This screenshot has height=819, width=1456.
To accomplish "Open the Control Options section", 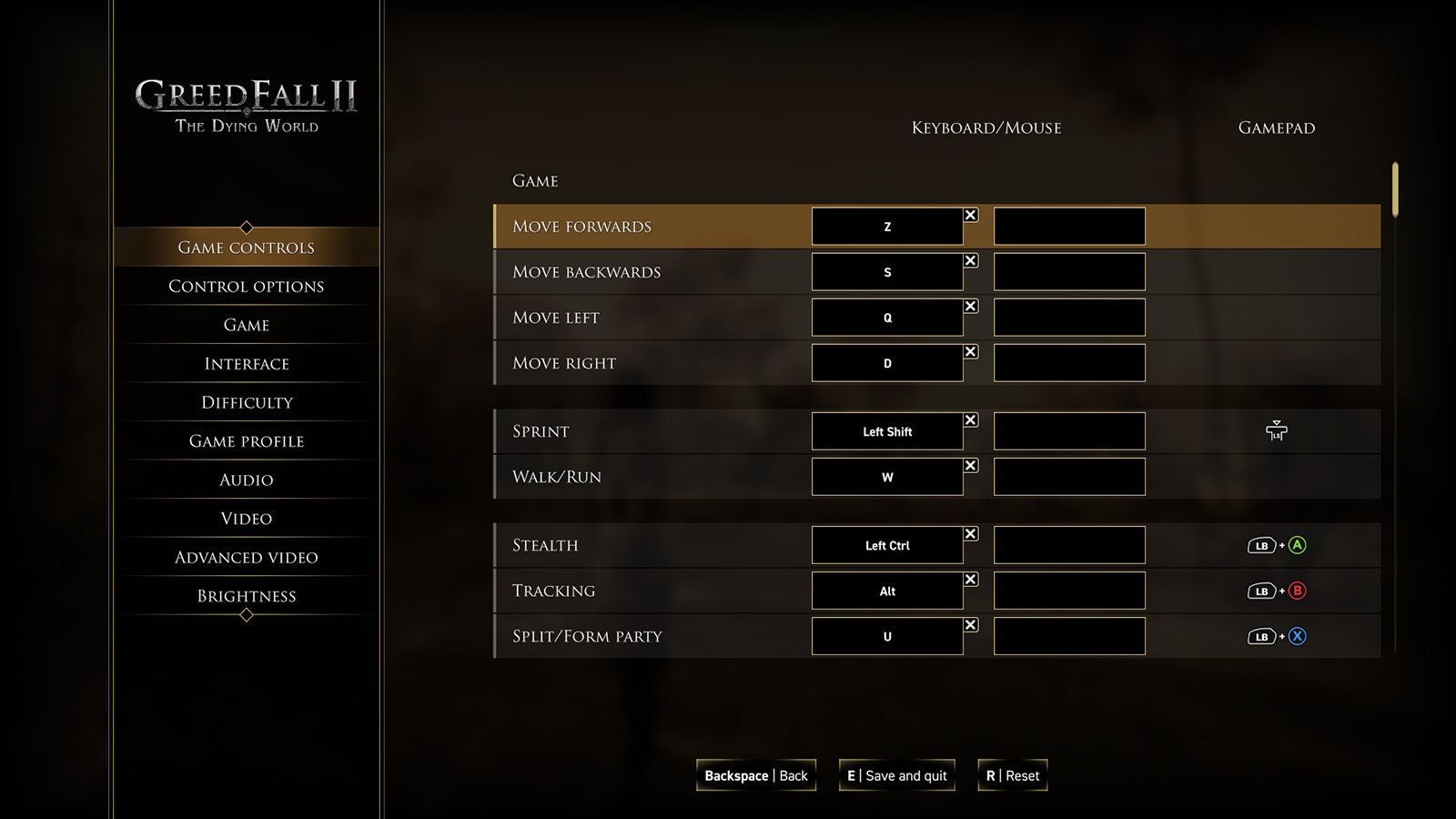I will pos(246,287).
